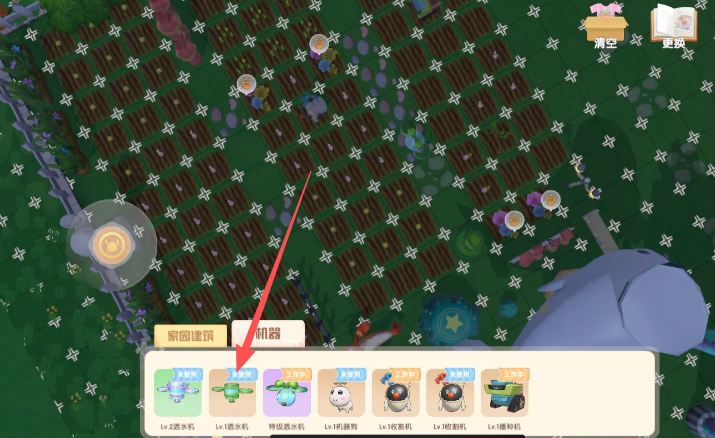Click the 清空 (clear) box icon
This screenshot has height=438, width=715.
pos(606,24)
